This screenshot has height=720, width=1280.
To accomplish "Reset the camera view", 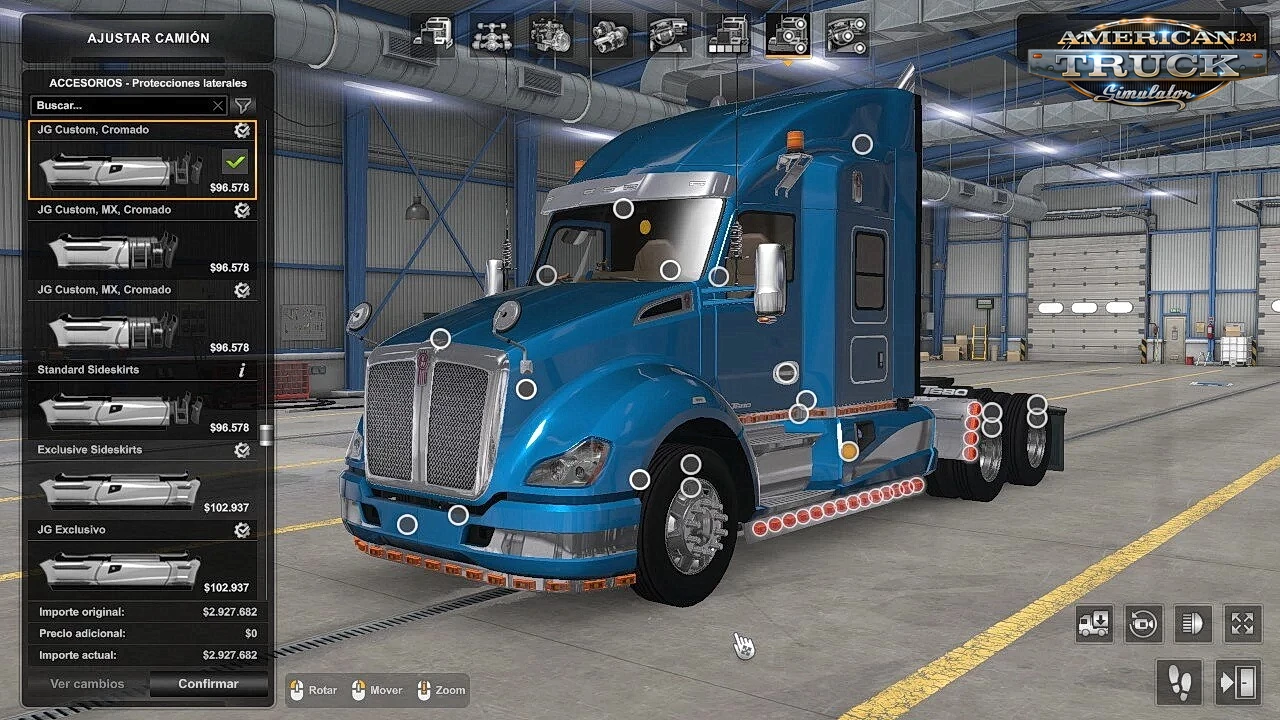I will (x=1144, y=624).
